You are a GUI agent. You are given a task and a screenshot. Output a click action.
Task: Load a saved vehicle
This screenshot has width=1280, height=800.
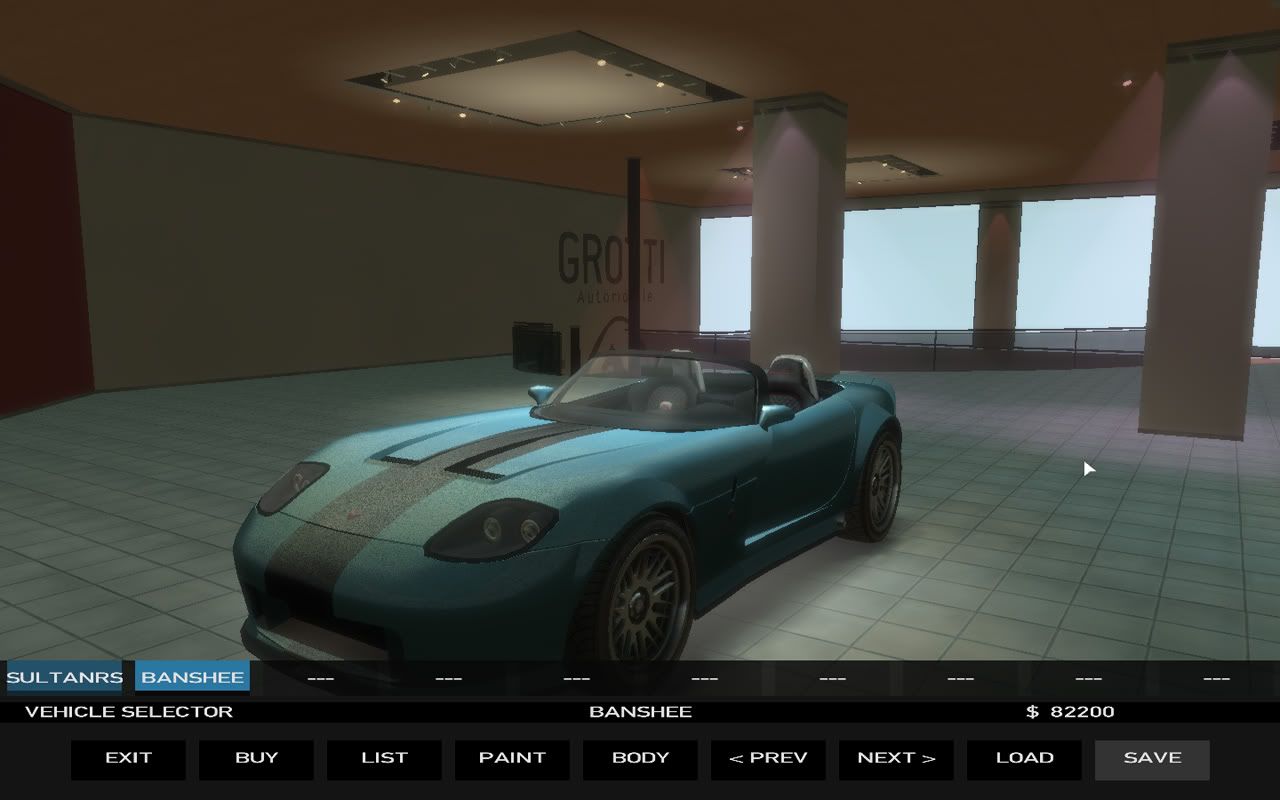(1024, 759)
